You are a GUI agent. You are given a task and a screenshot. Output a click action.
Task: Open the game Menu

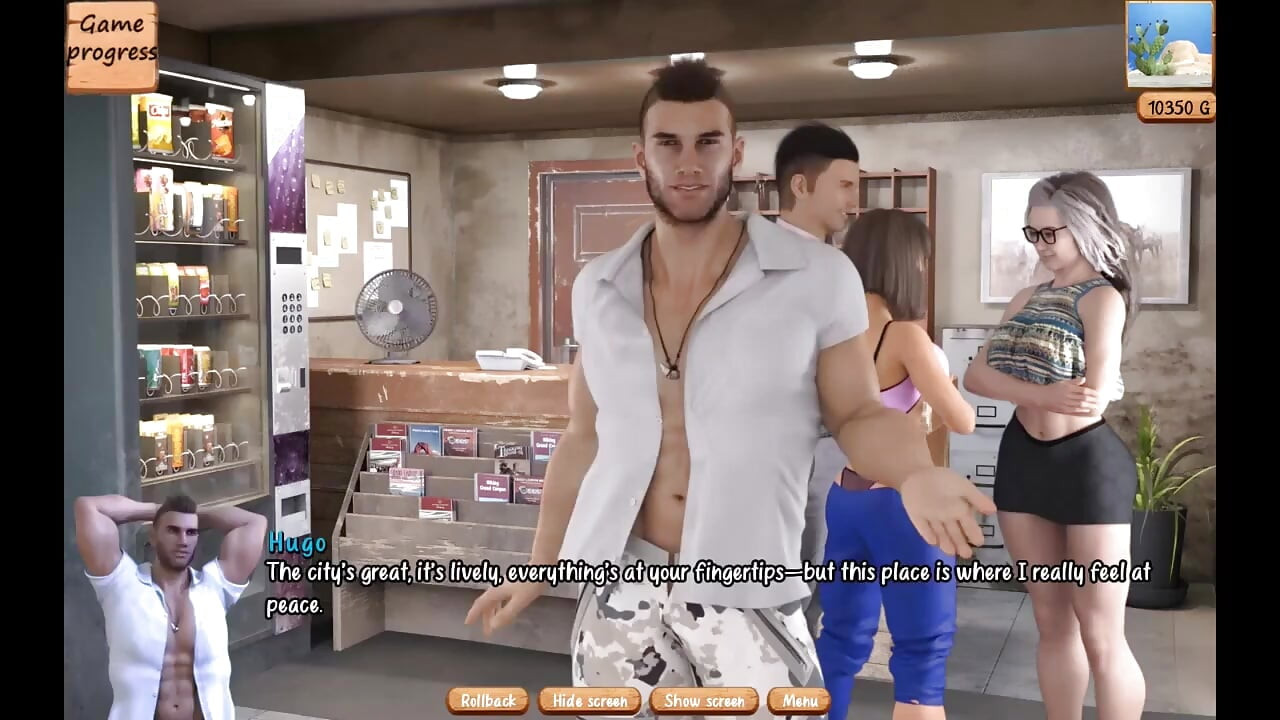click(x=801, y=701)
